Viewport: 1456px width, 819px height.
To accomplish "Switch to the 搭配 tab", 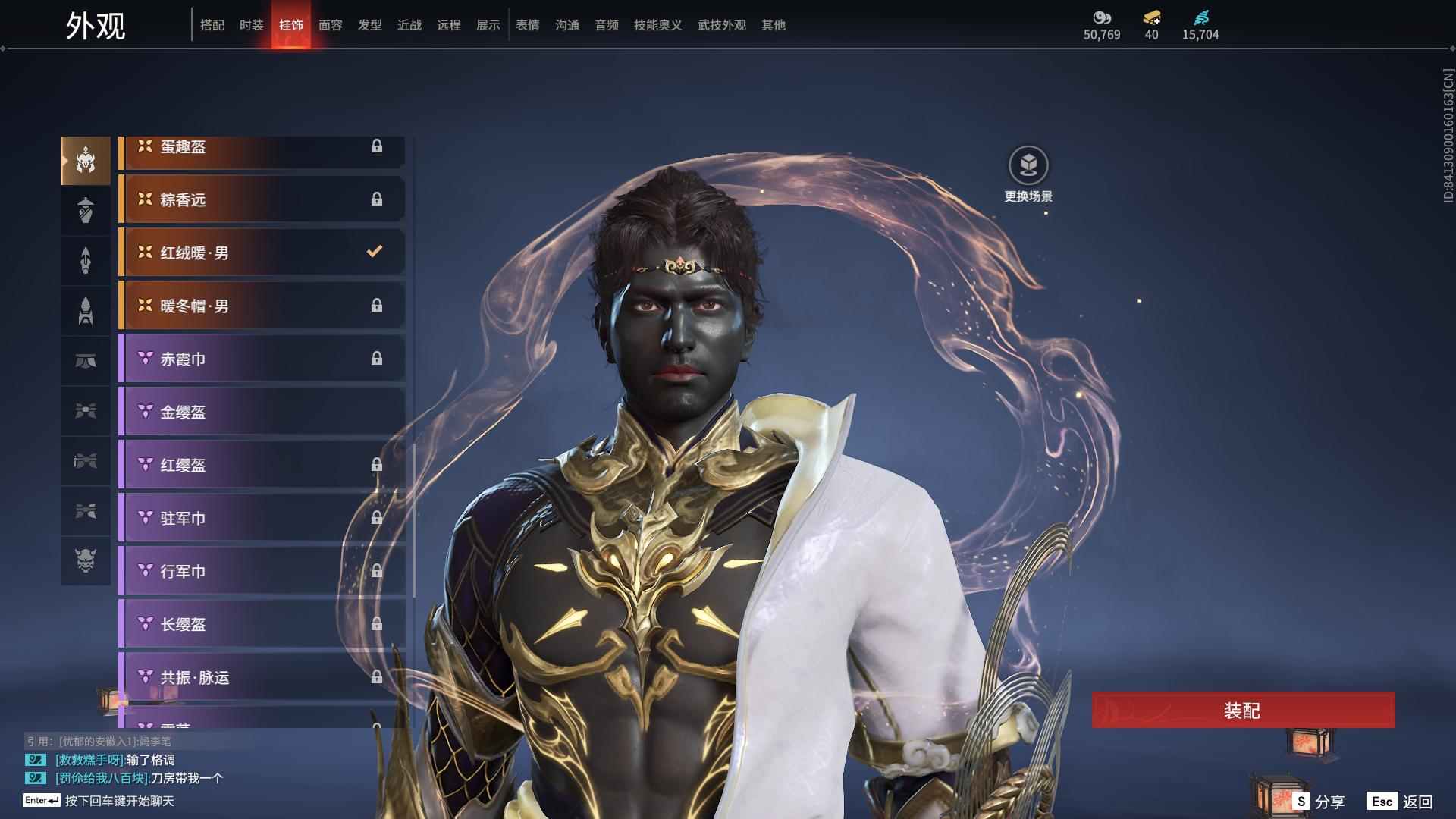I will click(212, 25).
